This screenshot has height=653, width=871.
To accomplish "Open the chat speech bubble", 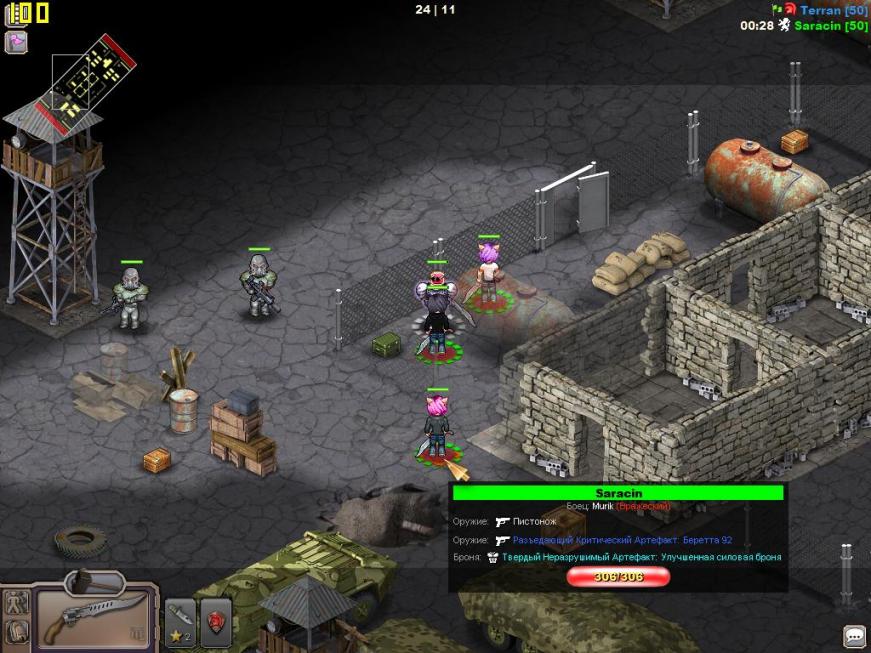I will coord(854,635).
